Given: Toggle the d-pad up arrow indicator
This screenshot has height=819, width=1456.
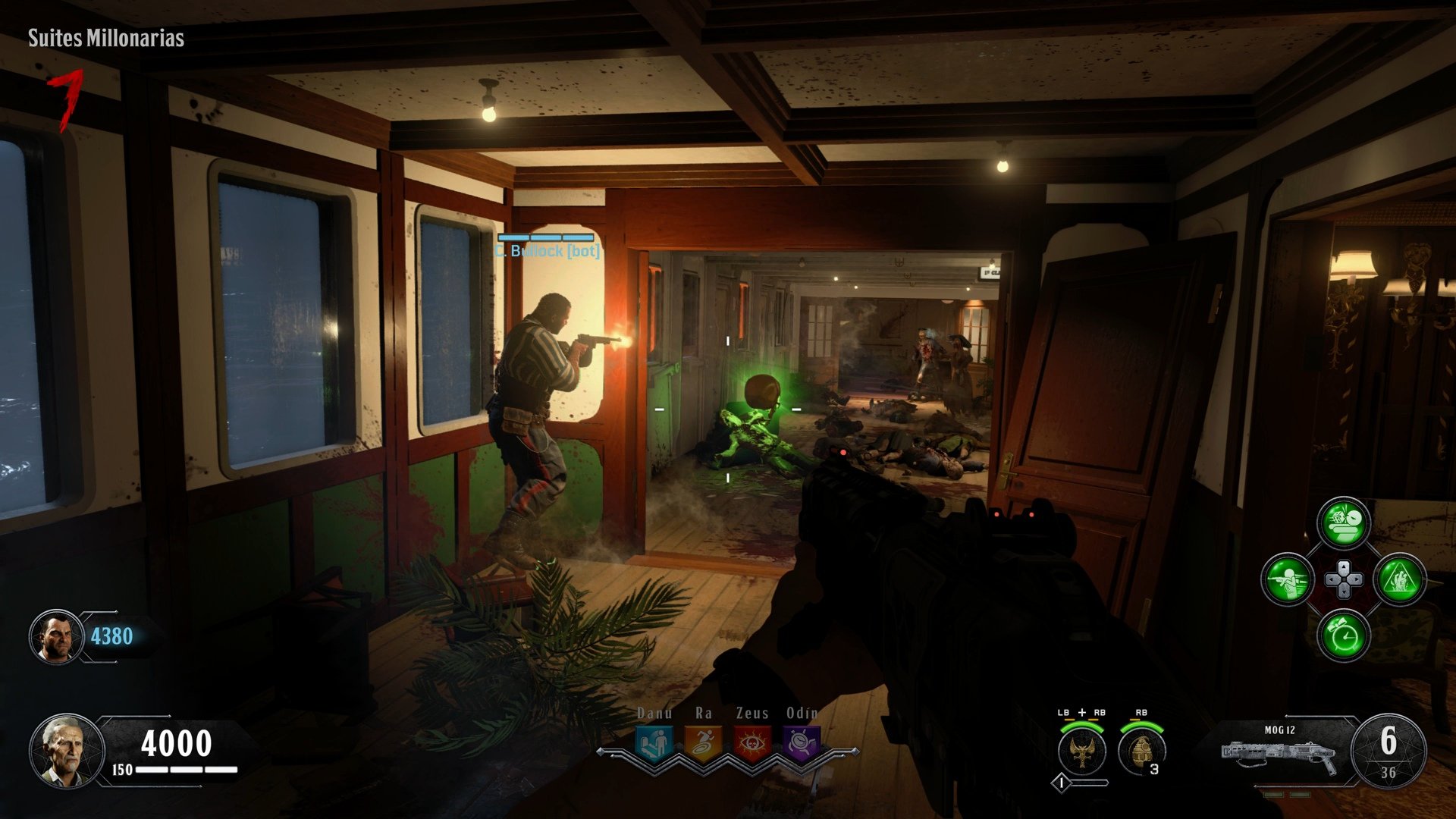Looking at the screenshot, I should (1343, 567).
